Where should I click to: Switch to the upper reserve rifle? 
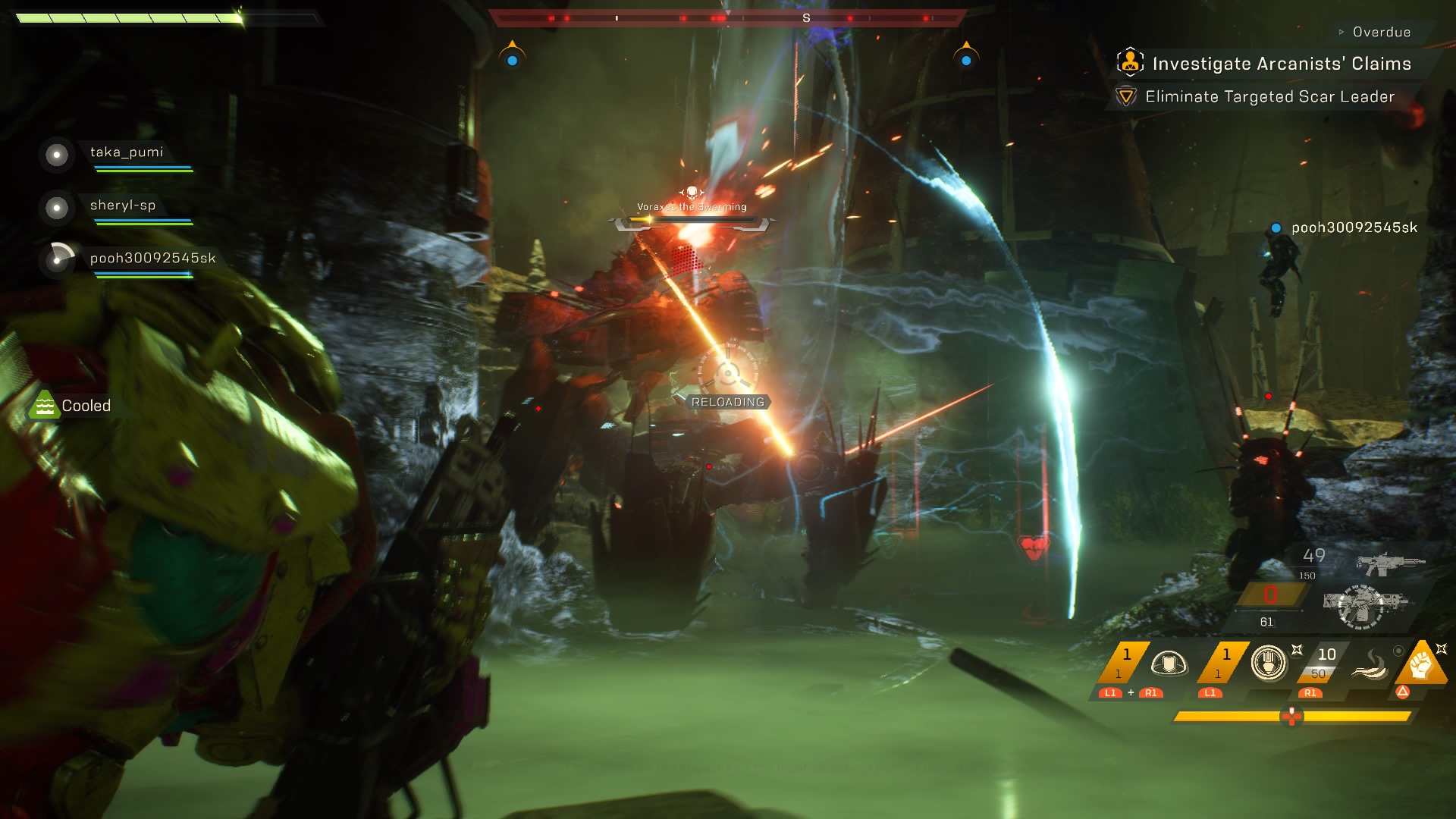[1389, 563]
